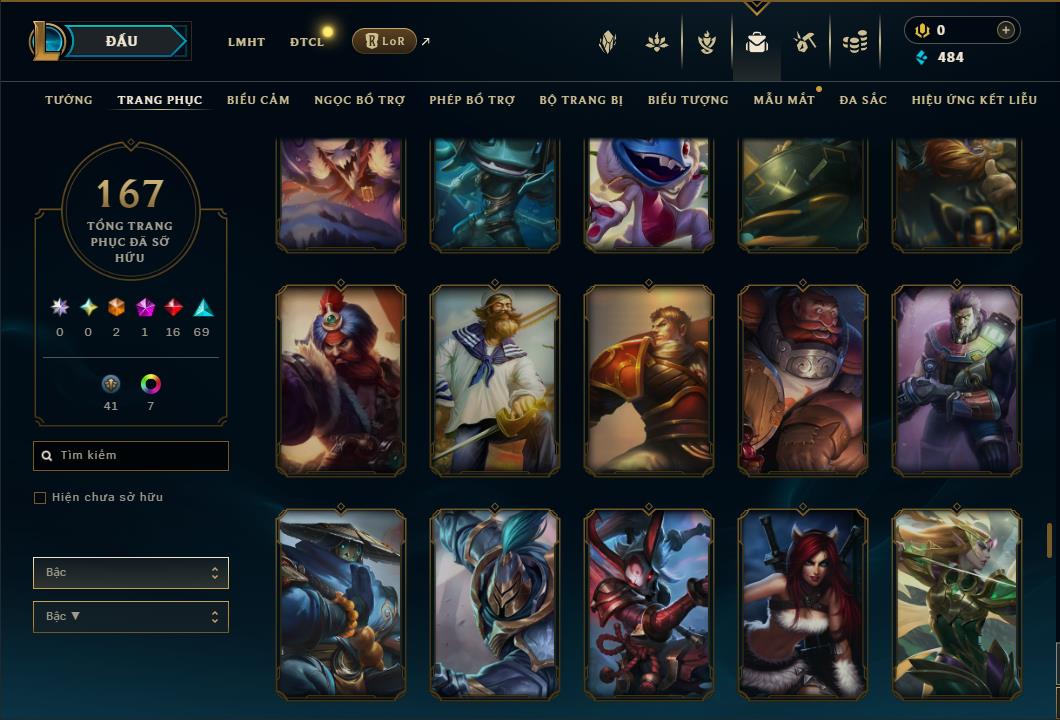The width and height of the screenshot is (1060, 720).
Task: Open the LoR external link
Action: (x=385, y=41)
